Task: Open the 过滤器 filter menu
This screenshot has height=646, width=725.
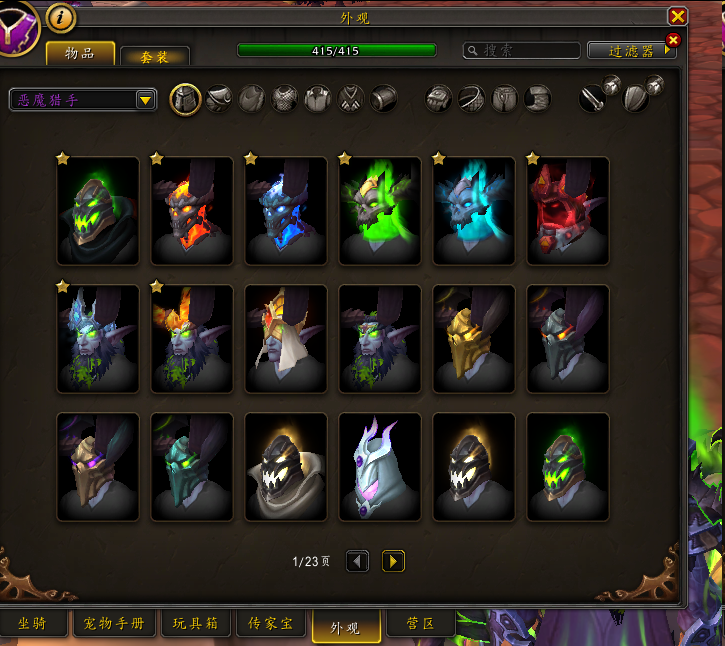Action: (632, 50)
